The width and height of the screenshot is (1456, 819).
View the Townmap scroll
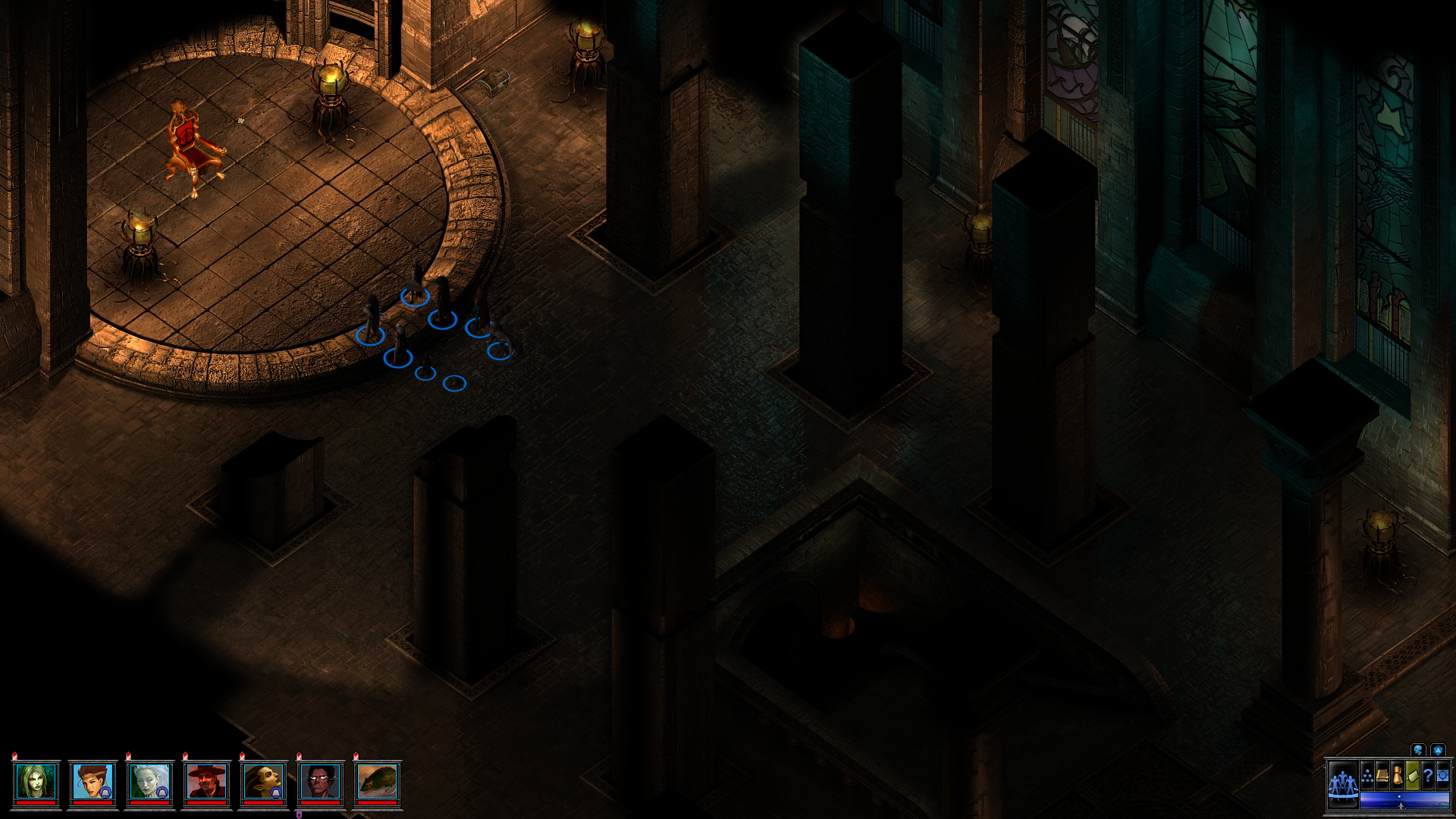pos(1398,775)
